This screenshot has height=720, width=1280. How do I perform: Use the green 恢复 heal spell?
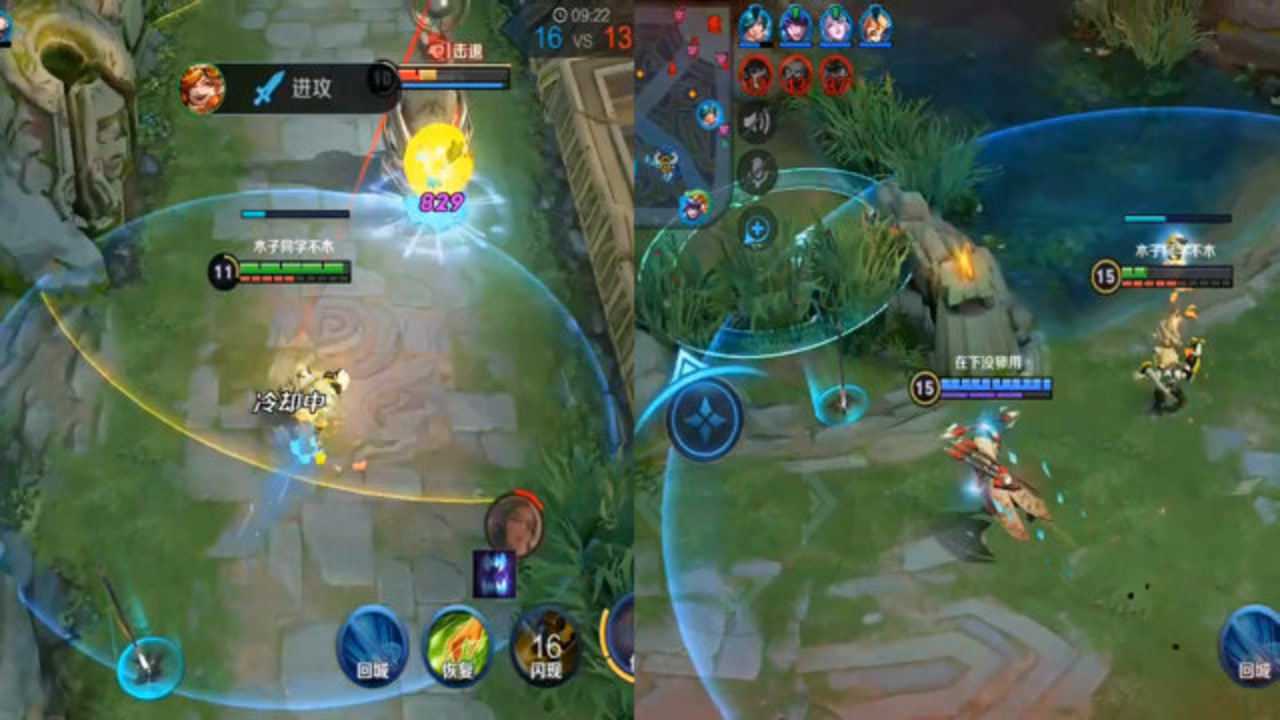[x=458, y=646]
